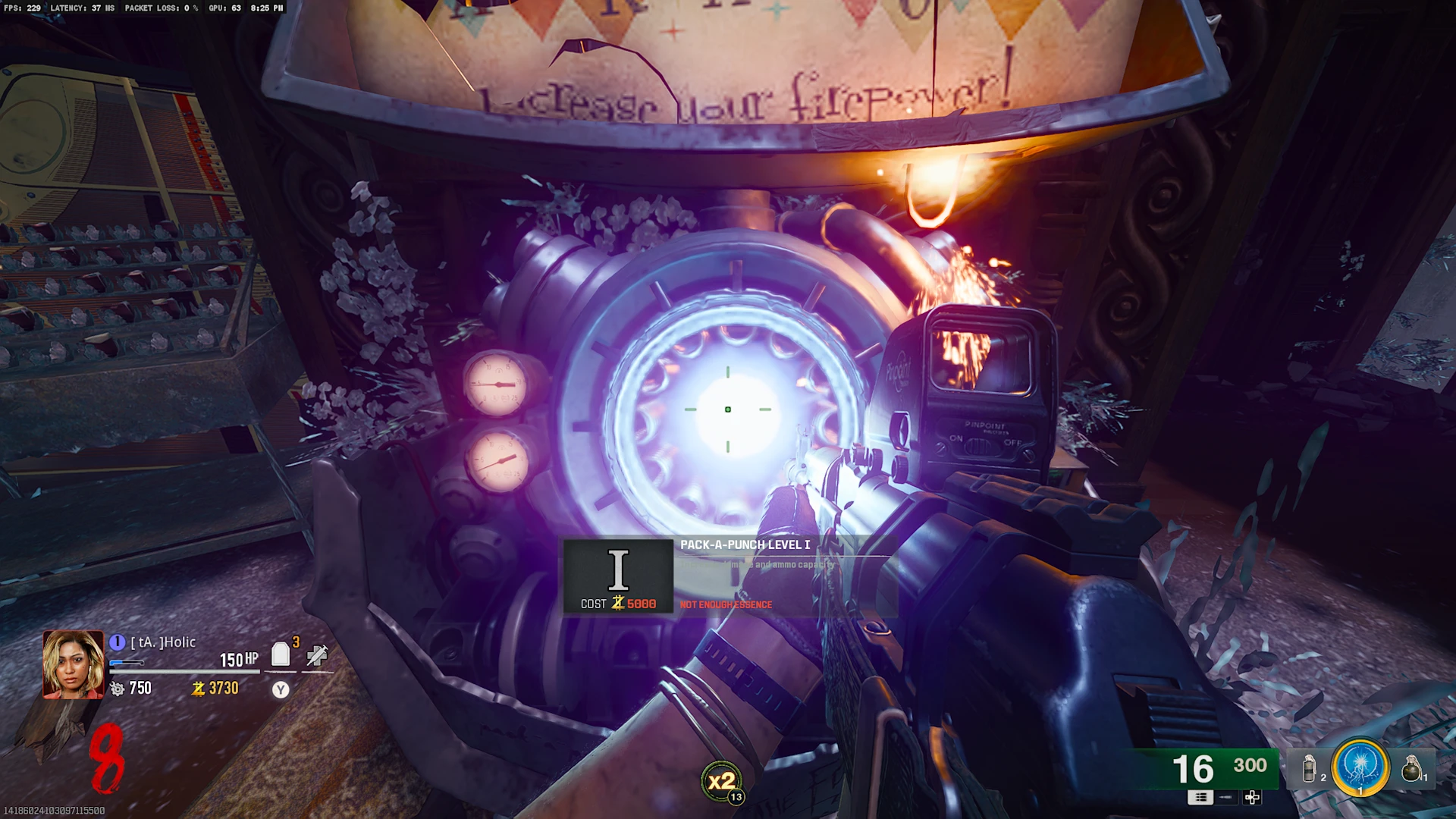Choose the lethal frag grenade slot
This screenshot has height=819, width=1456.
tap(1411, 768)
